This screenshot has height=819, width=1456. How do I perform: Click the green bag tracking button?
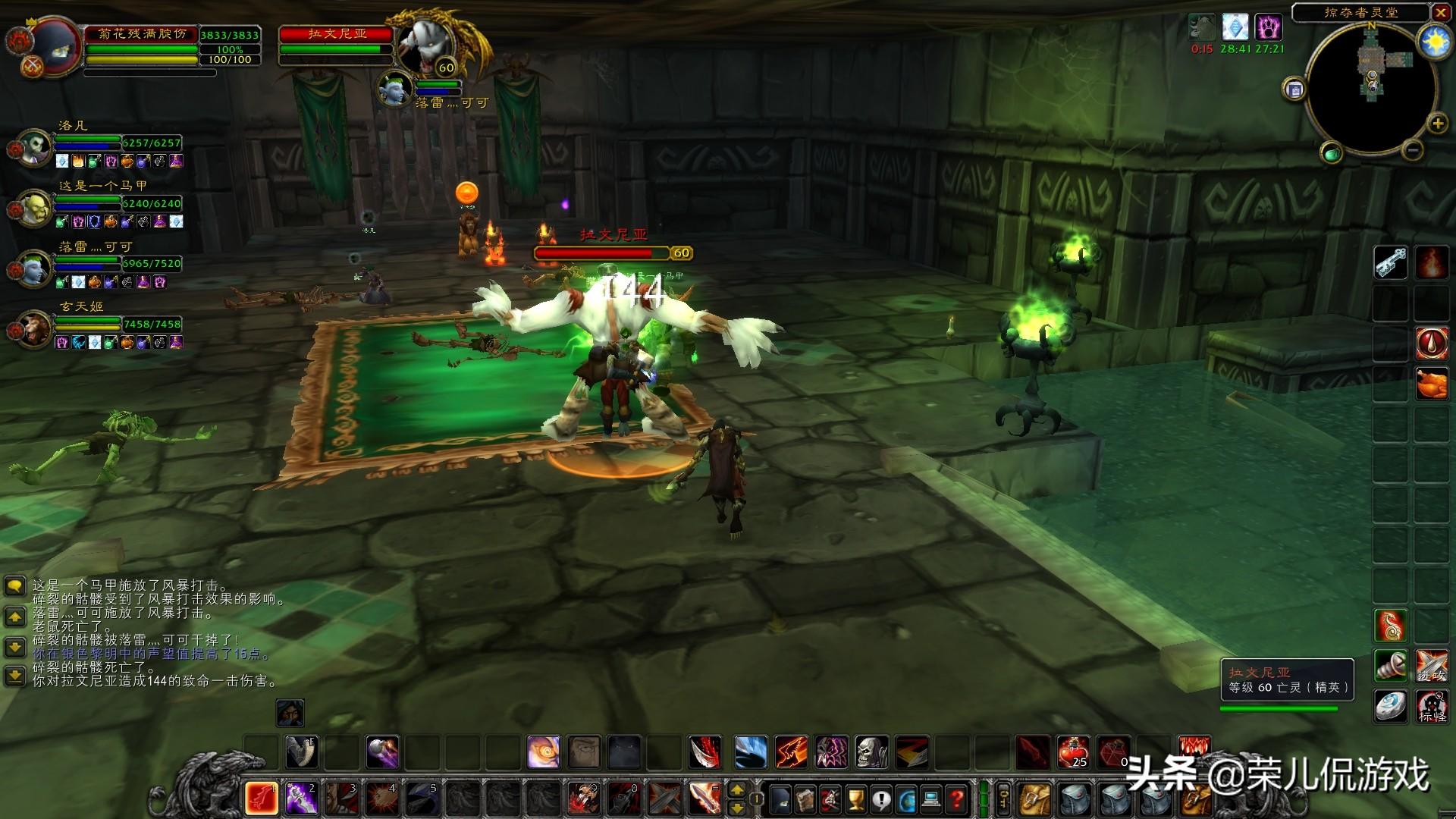point(1332,154)
